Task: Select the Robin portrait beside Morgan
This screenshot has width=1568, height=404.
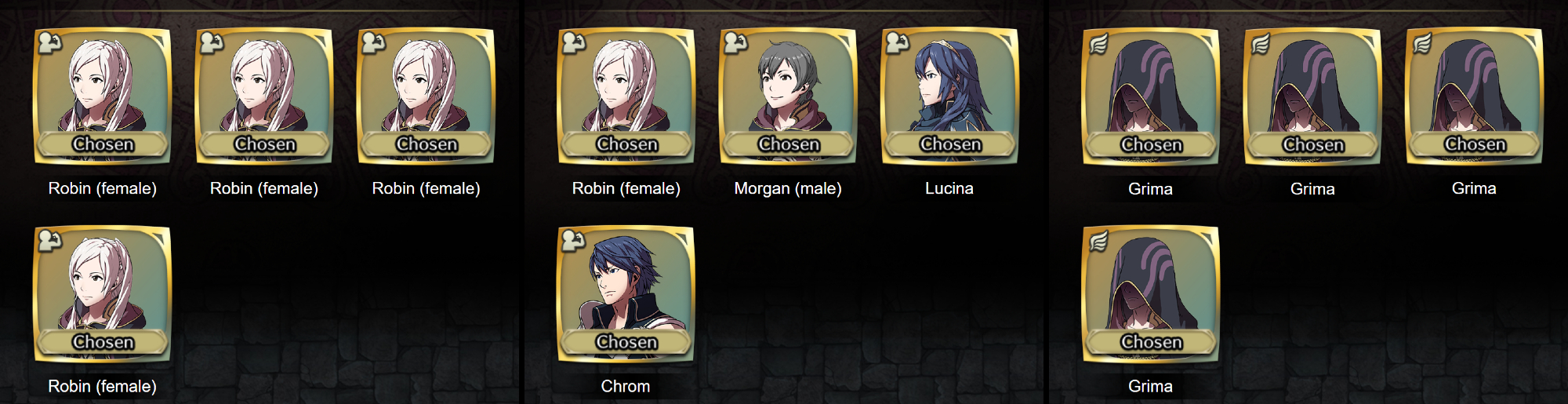Action: click(626, 96)
